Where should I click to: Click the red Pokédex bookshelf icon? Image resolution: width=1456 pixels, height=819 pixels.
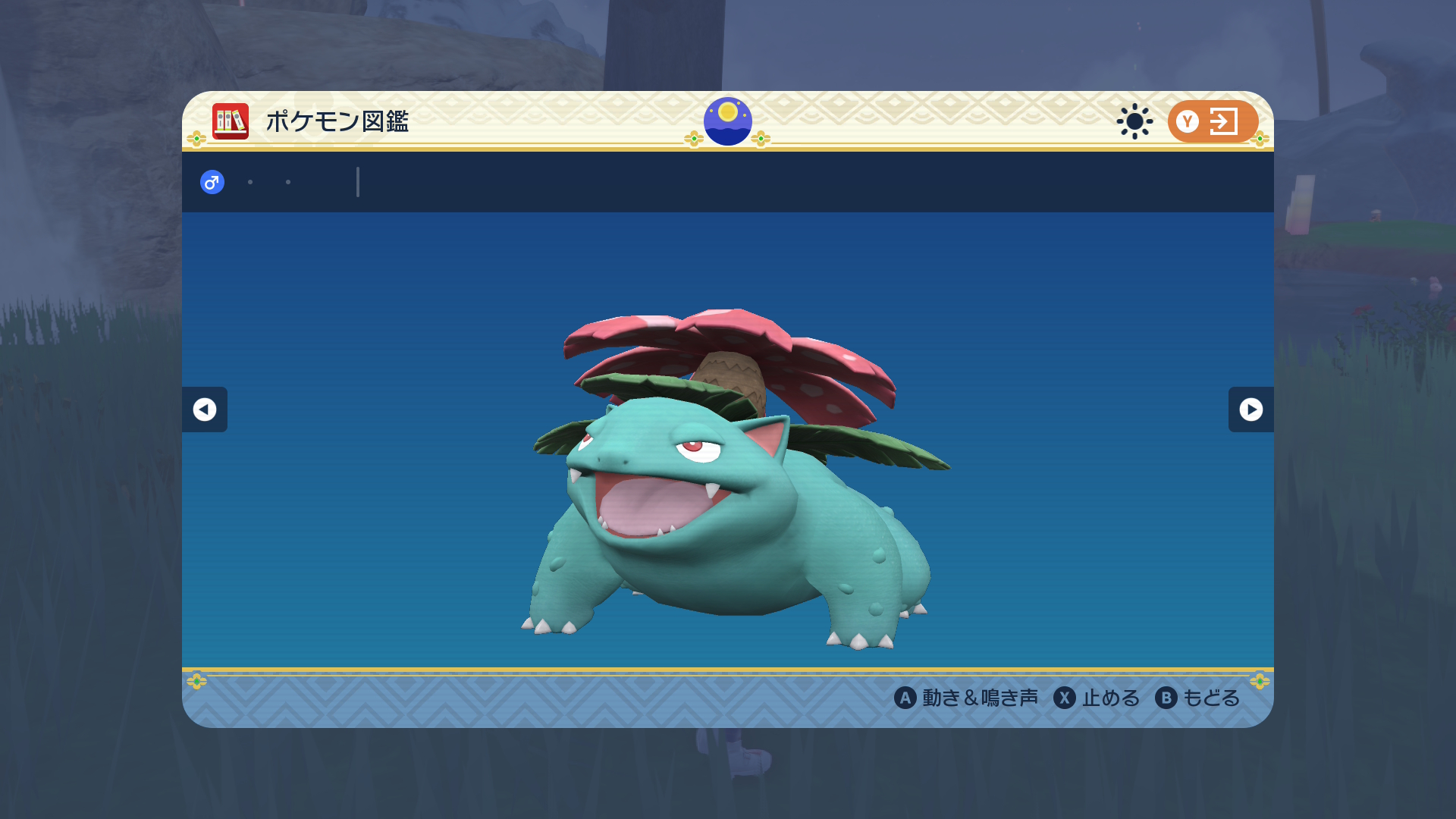click(x=231, y=121)
